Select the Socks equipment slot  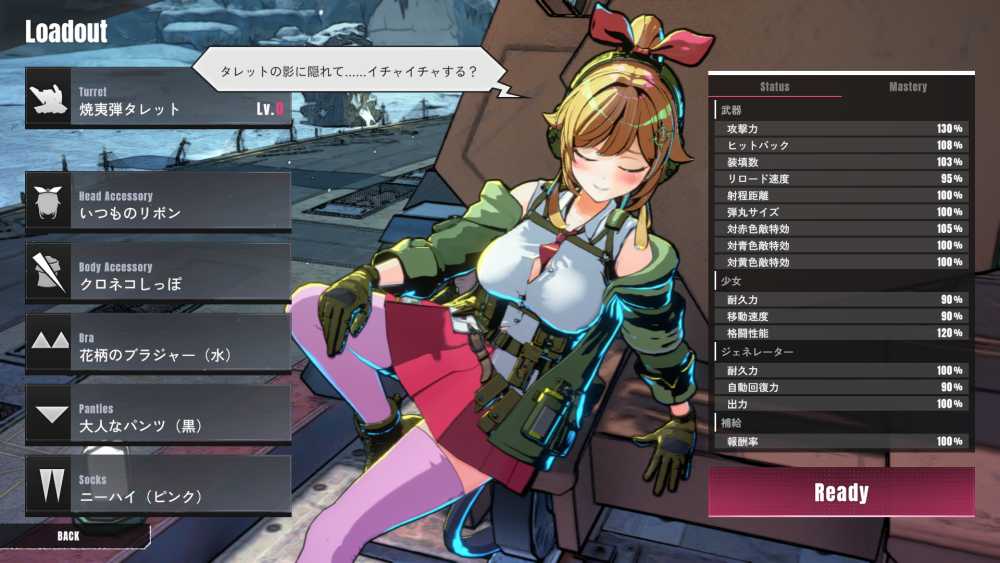(158, 486)
